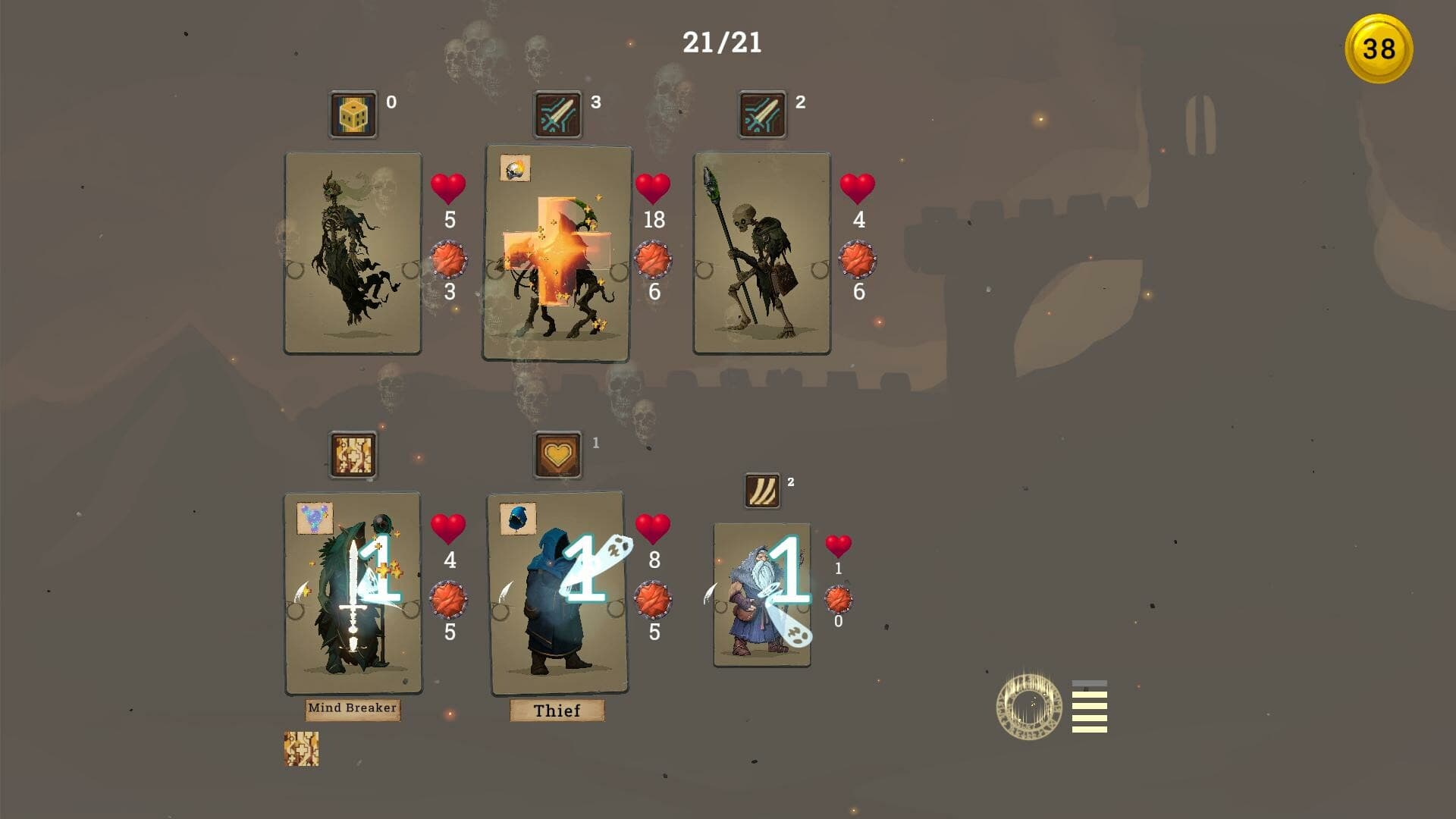Select the Thief name label
1456x819 pixels.
pos(557,711)
